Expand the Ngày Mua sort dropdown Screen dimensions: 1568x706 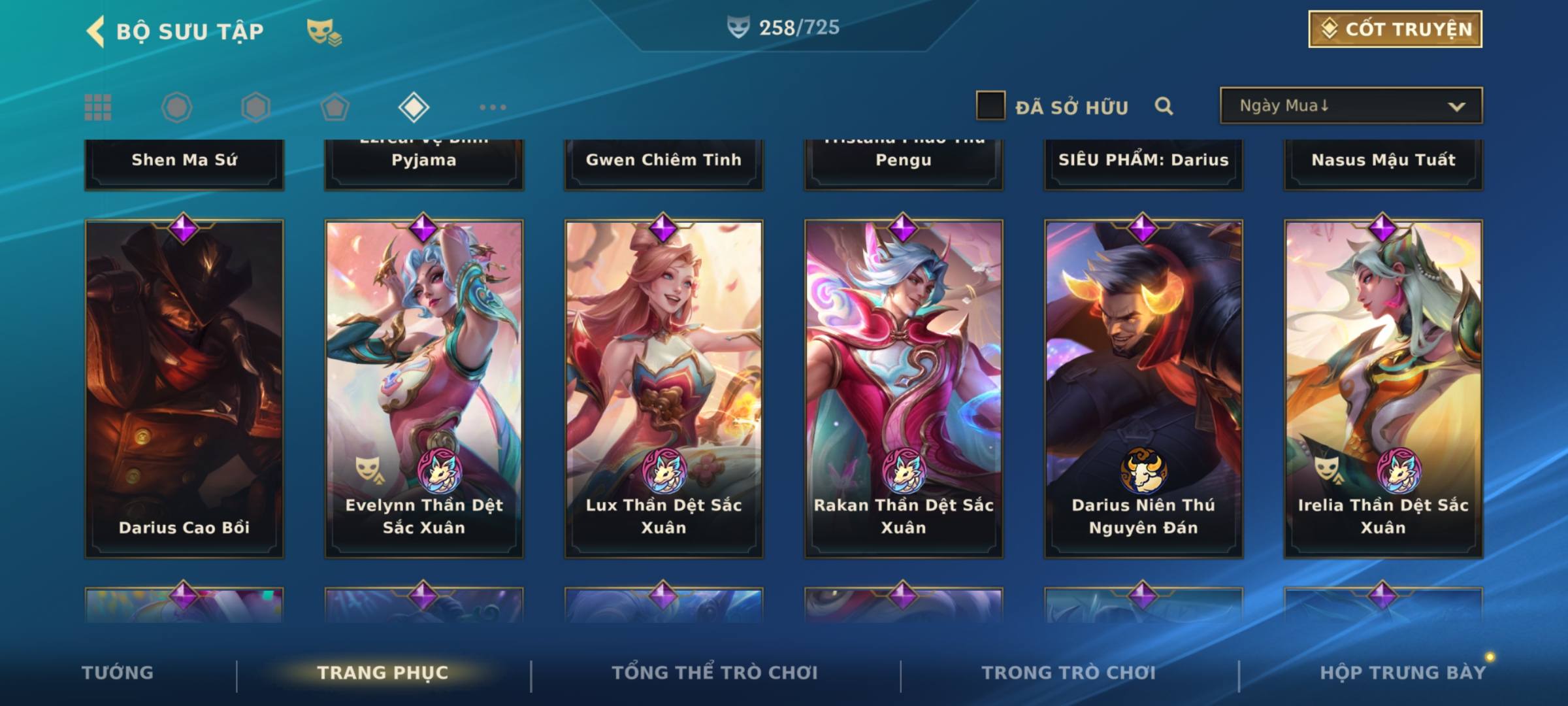1350,106
